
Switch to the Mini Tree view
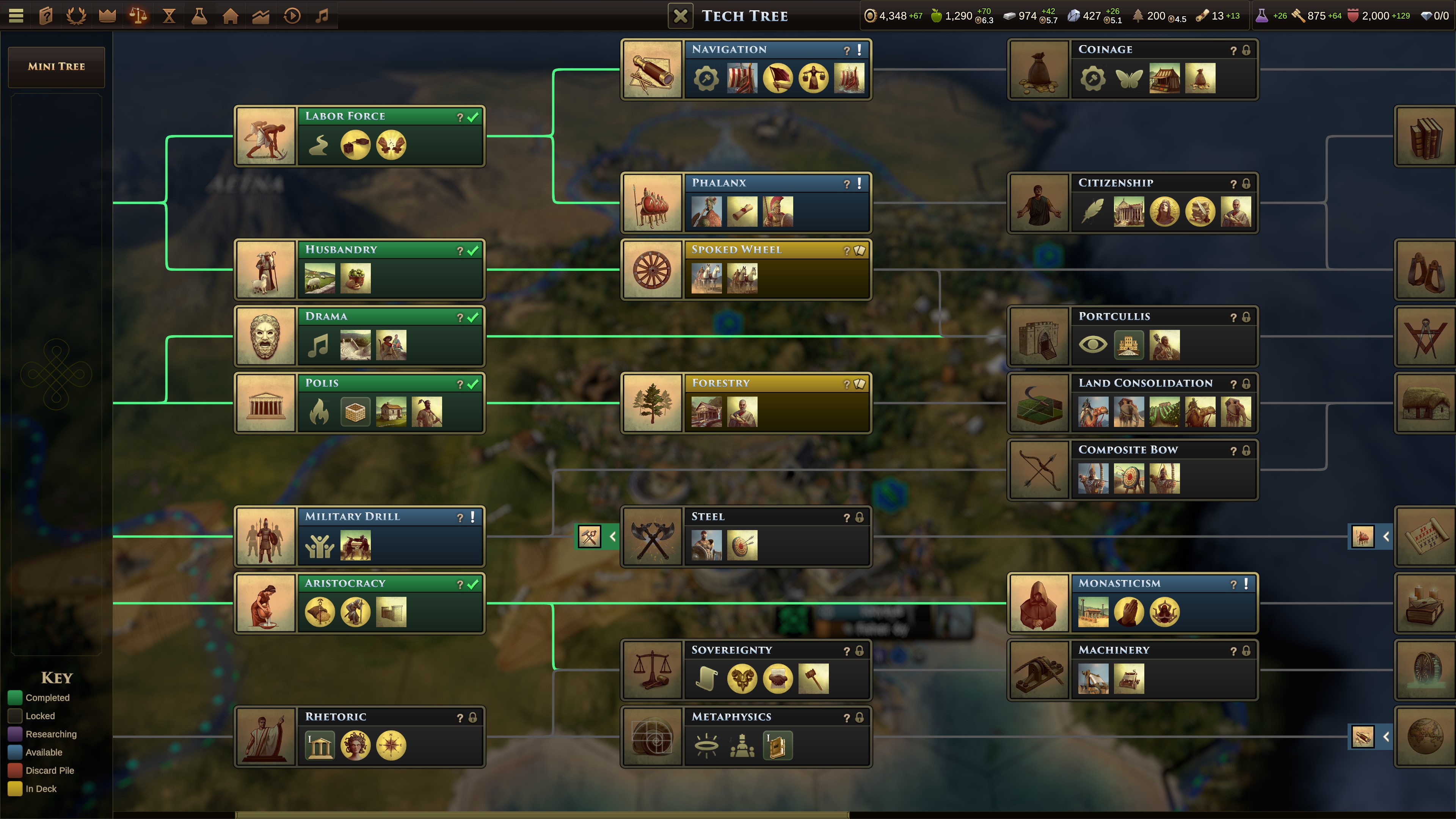(56, 67)
